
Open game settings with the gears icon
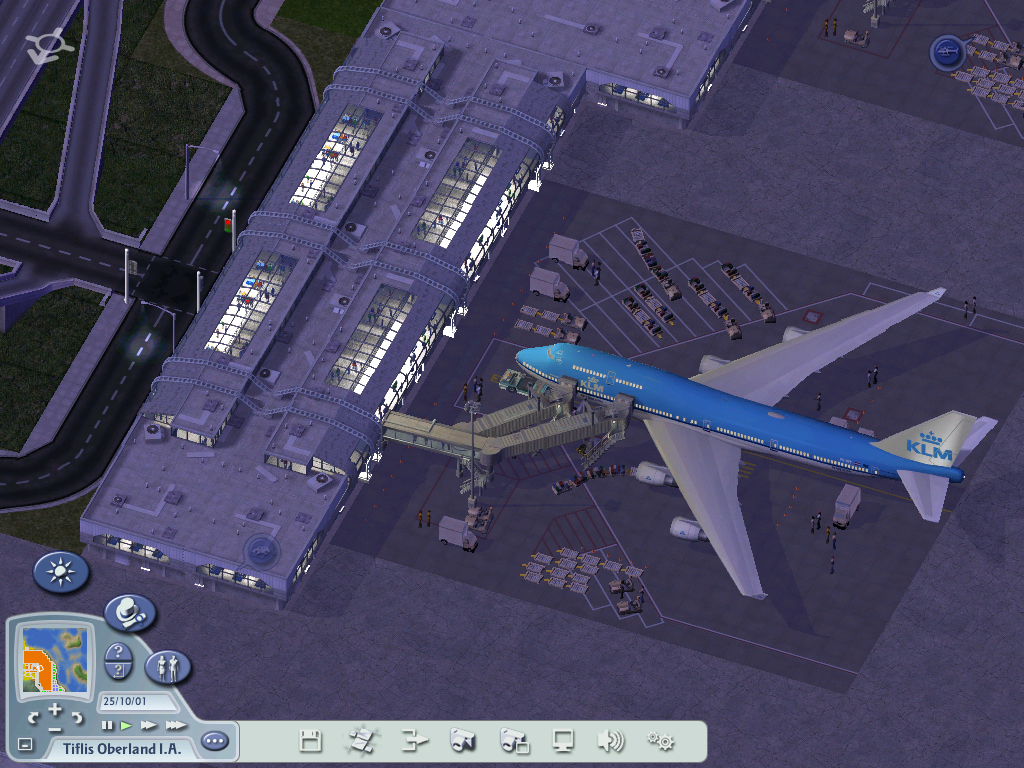coord(660,741)
